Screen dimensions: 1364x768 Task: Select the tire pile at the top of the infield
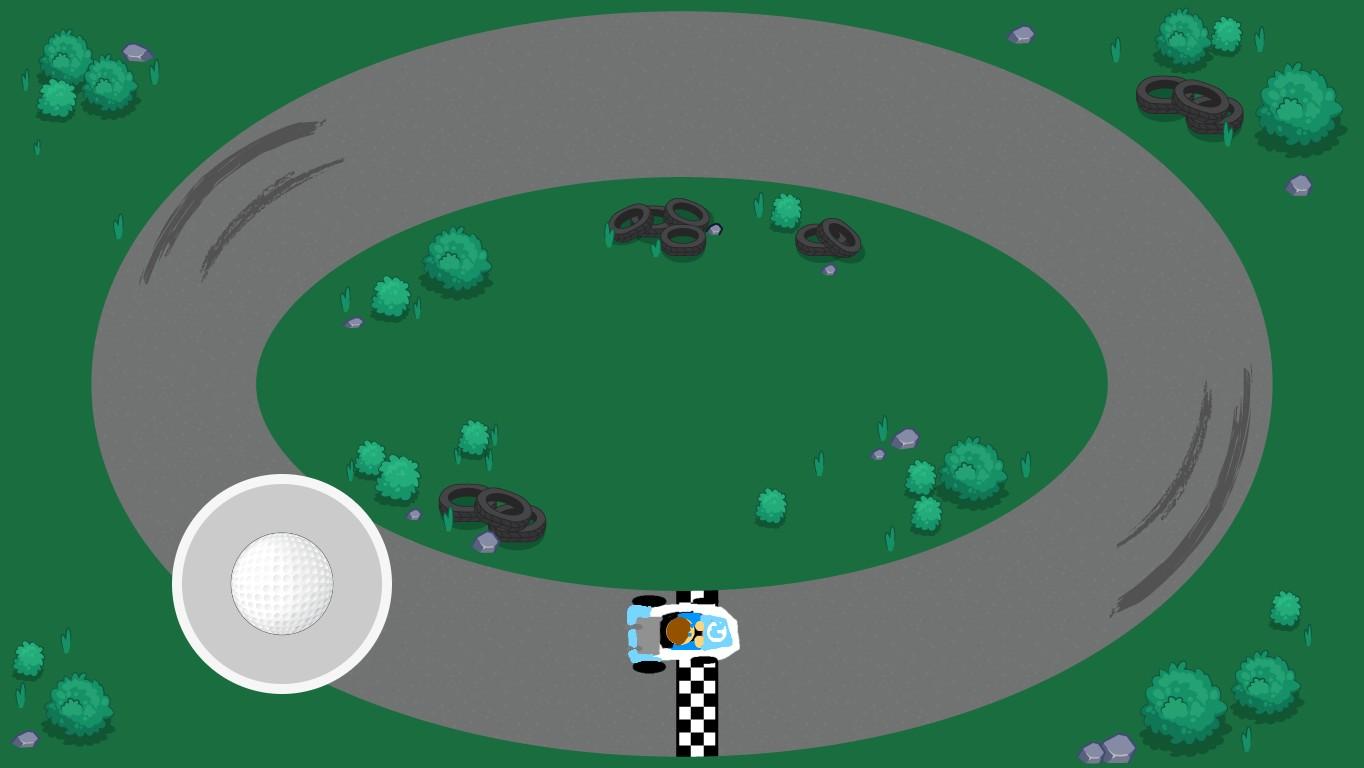click(x=660, y=228)
